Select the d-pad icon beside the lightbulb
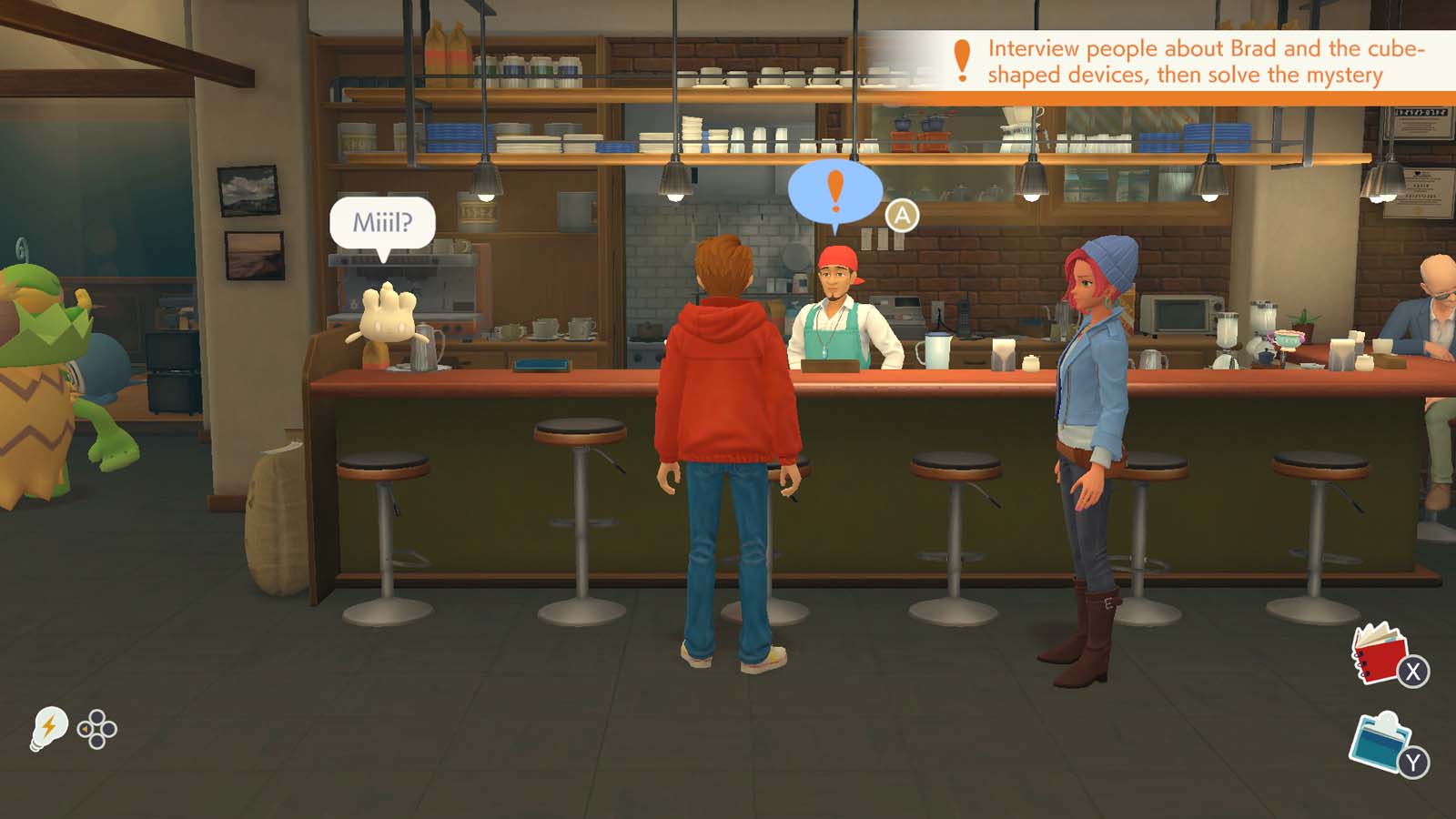This screenshot has height=819, width=1456. [96, 729]
